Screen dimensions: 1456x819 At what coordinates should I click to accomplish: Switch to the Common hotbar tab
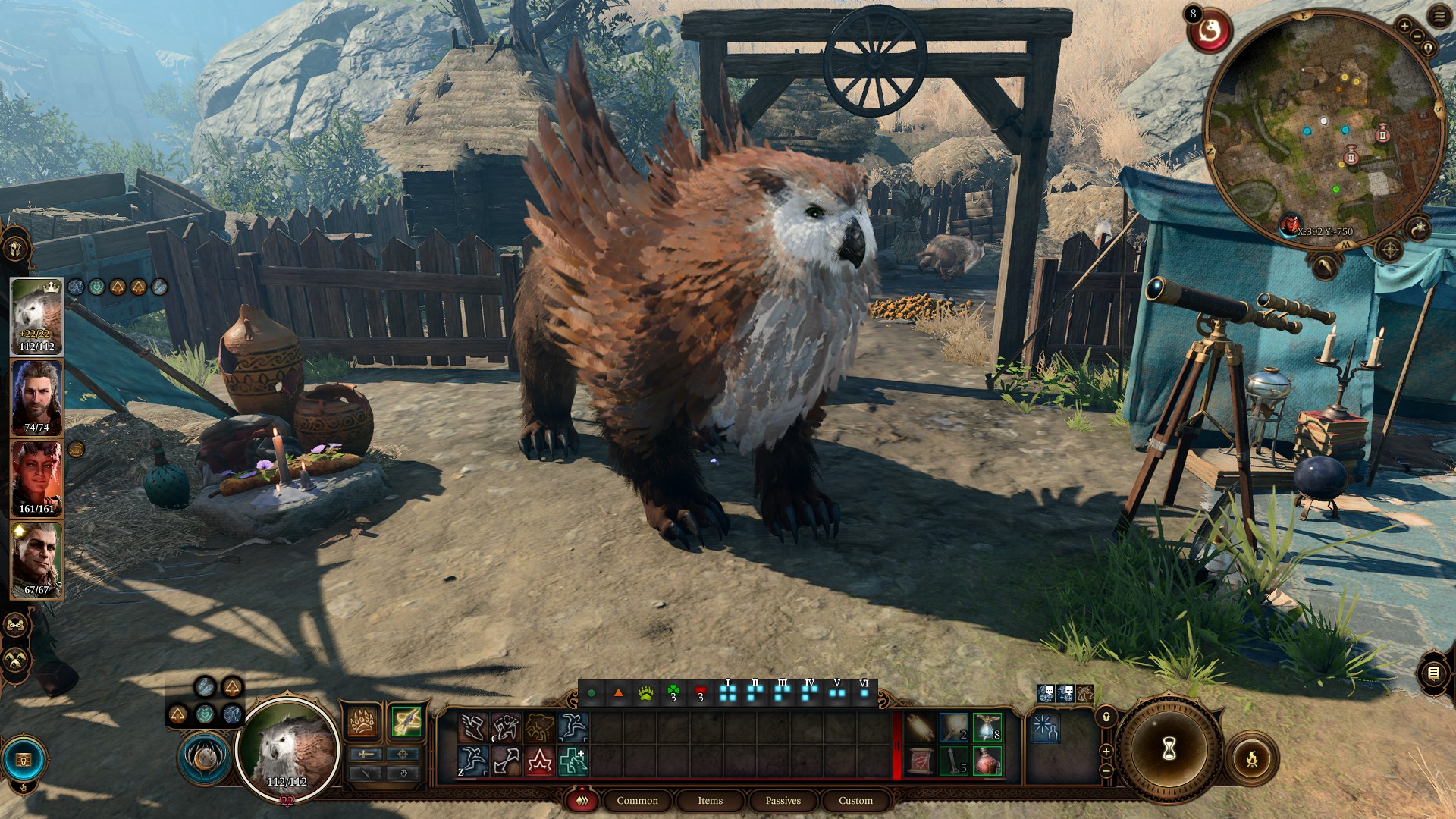tap(637, 800)
